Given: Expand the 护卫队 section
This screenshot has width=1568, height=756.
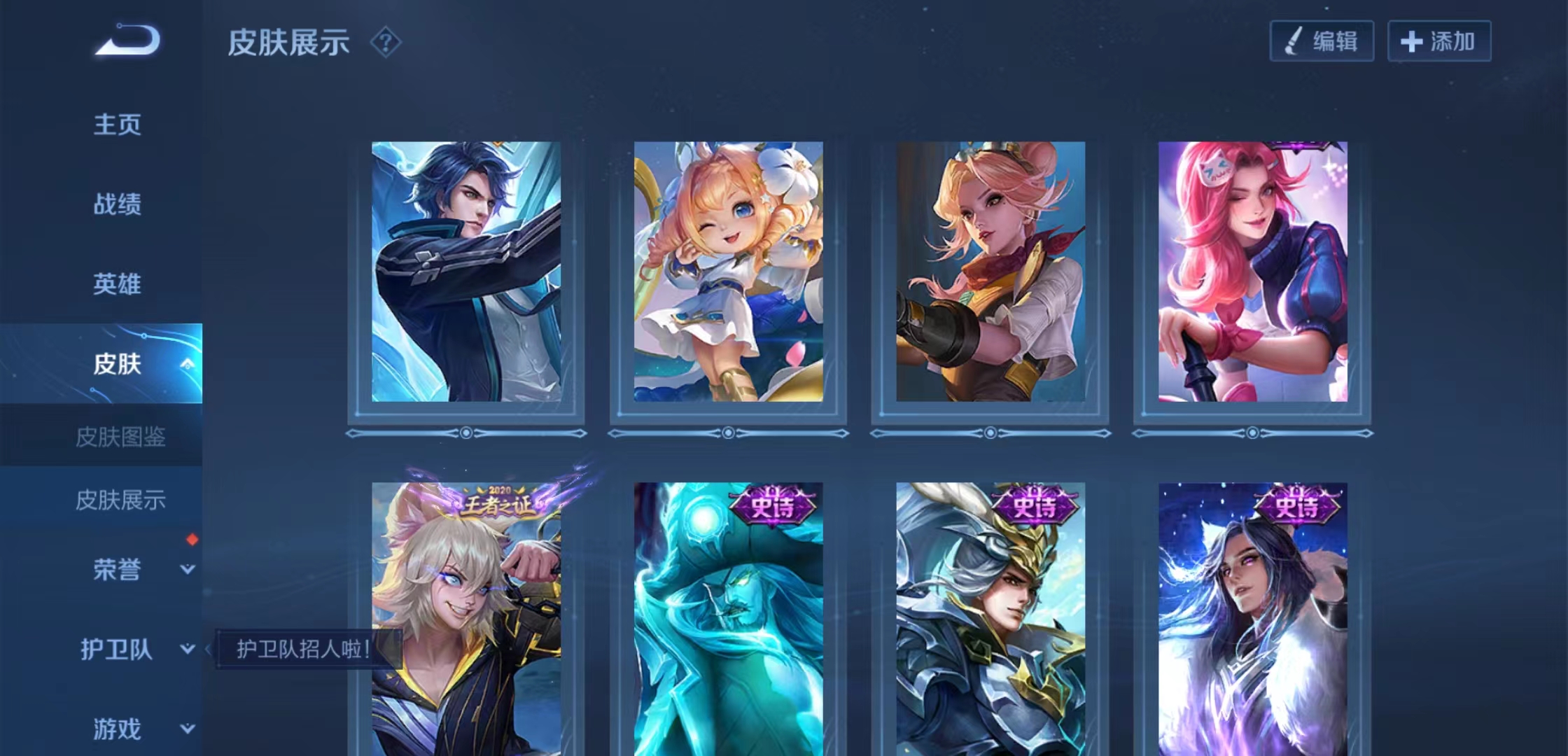Looking at the screenshot, I should 187,650.
